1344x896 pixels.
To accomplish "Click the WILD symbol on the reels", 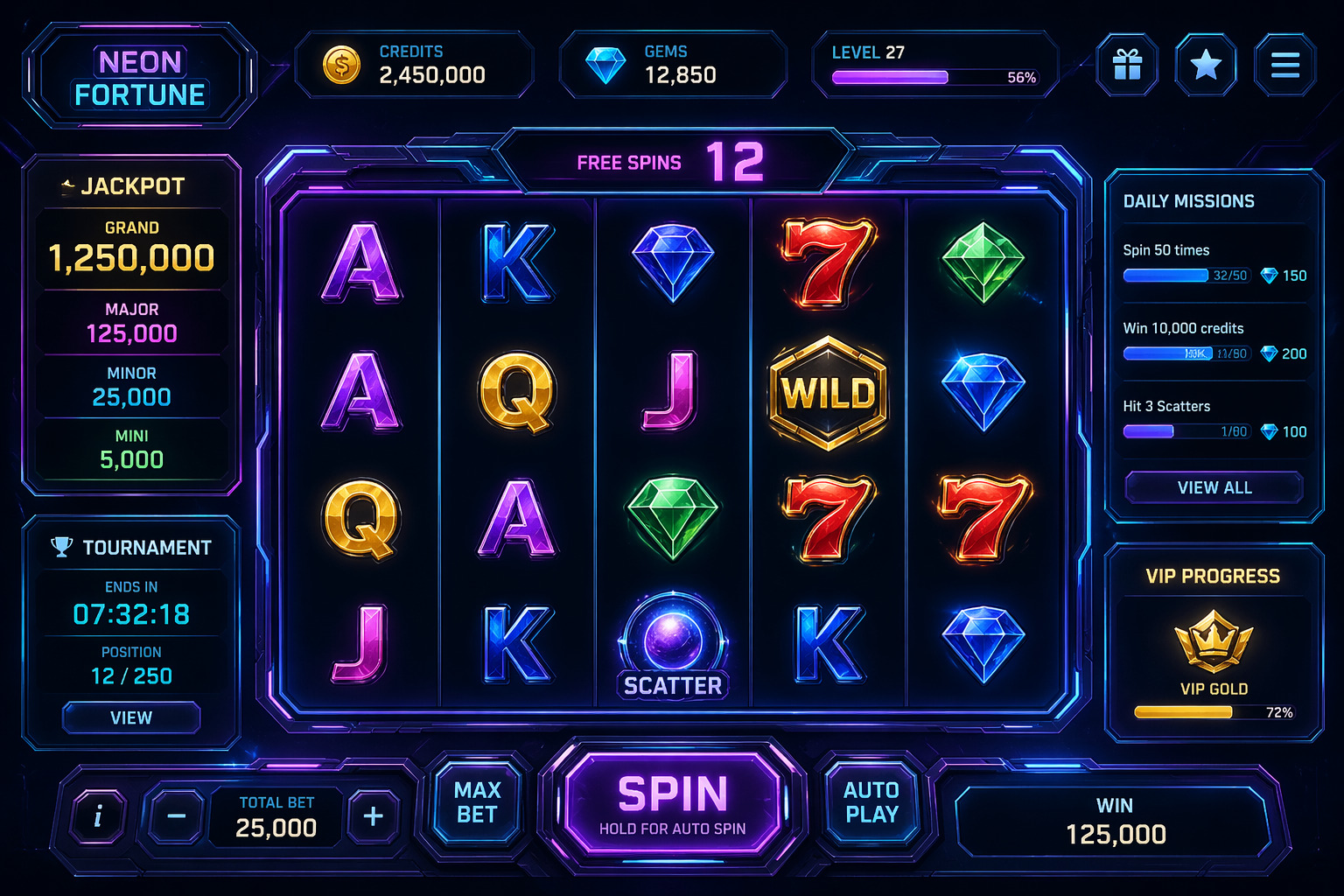I will pos(829,393).
